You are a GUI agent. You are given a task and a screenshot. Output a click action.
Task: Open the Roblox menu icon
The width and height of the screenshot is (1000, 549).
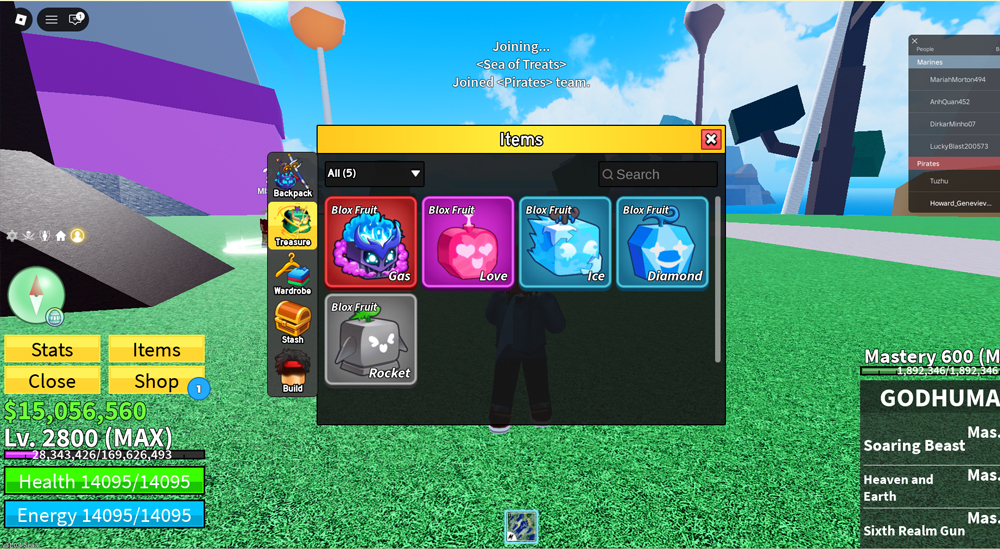[51, 19]
